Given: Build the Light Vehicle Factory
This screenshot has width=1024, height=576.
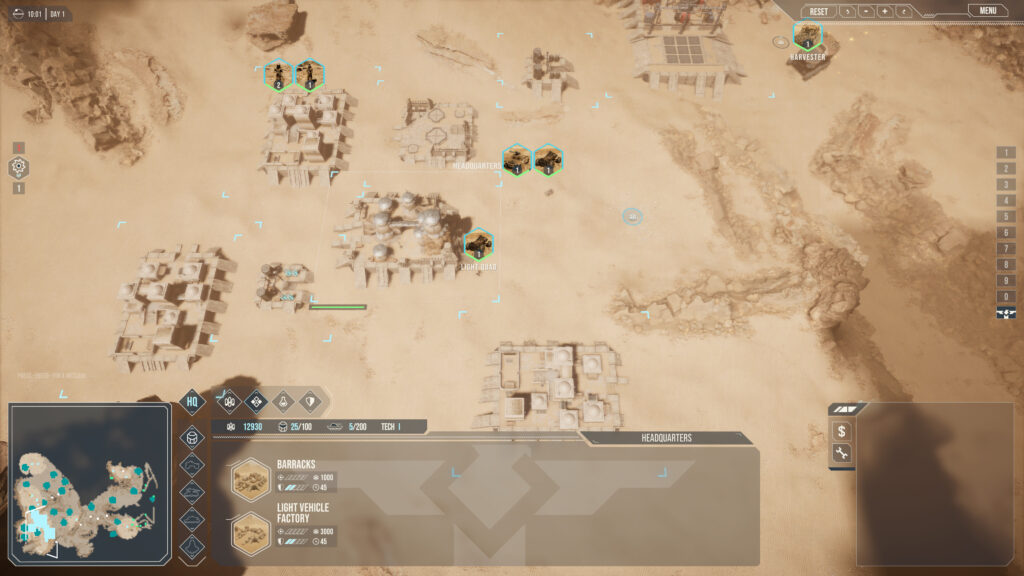Looking at the screenshot, I should tap(249, 532).
